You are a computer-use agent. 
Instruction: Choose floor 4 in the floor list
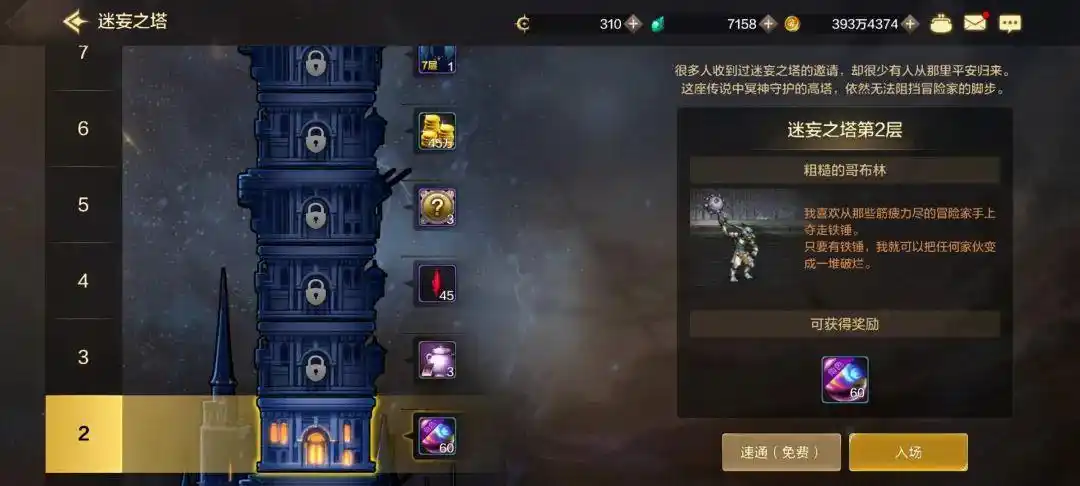[83, 281]
